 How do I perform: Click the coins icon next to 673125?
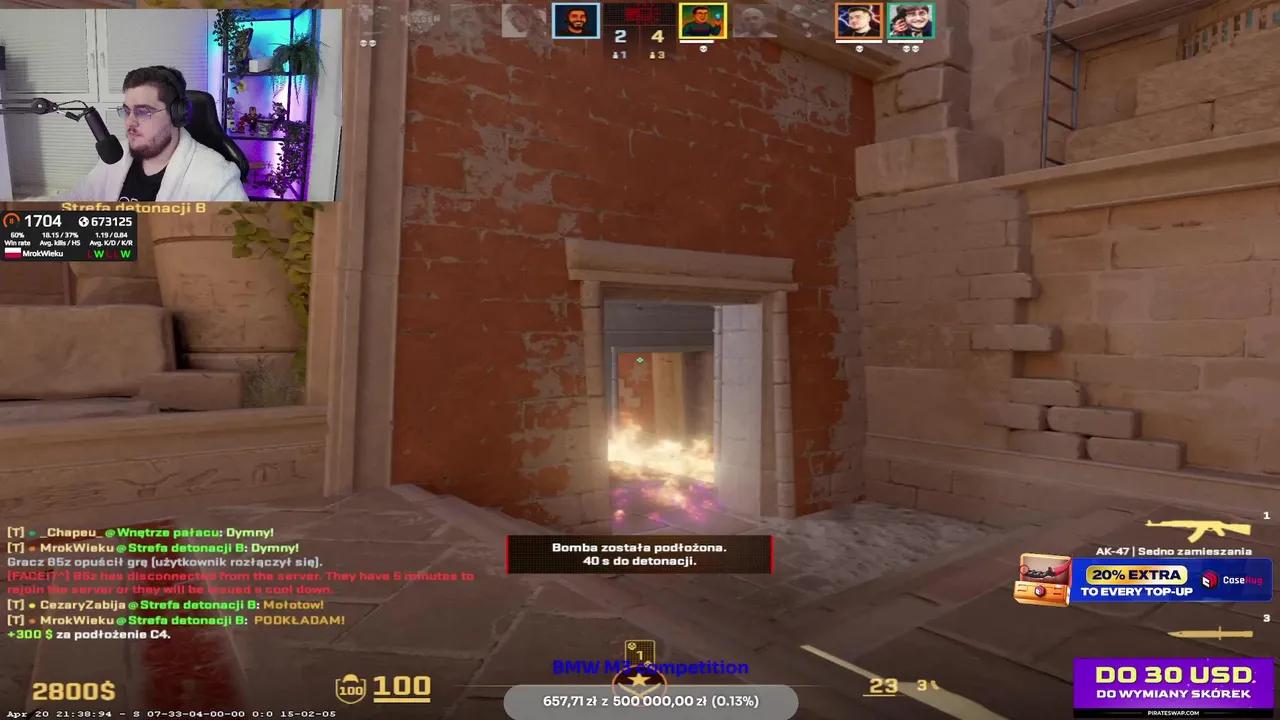(84, 221)
